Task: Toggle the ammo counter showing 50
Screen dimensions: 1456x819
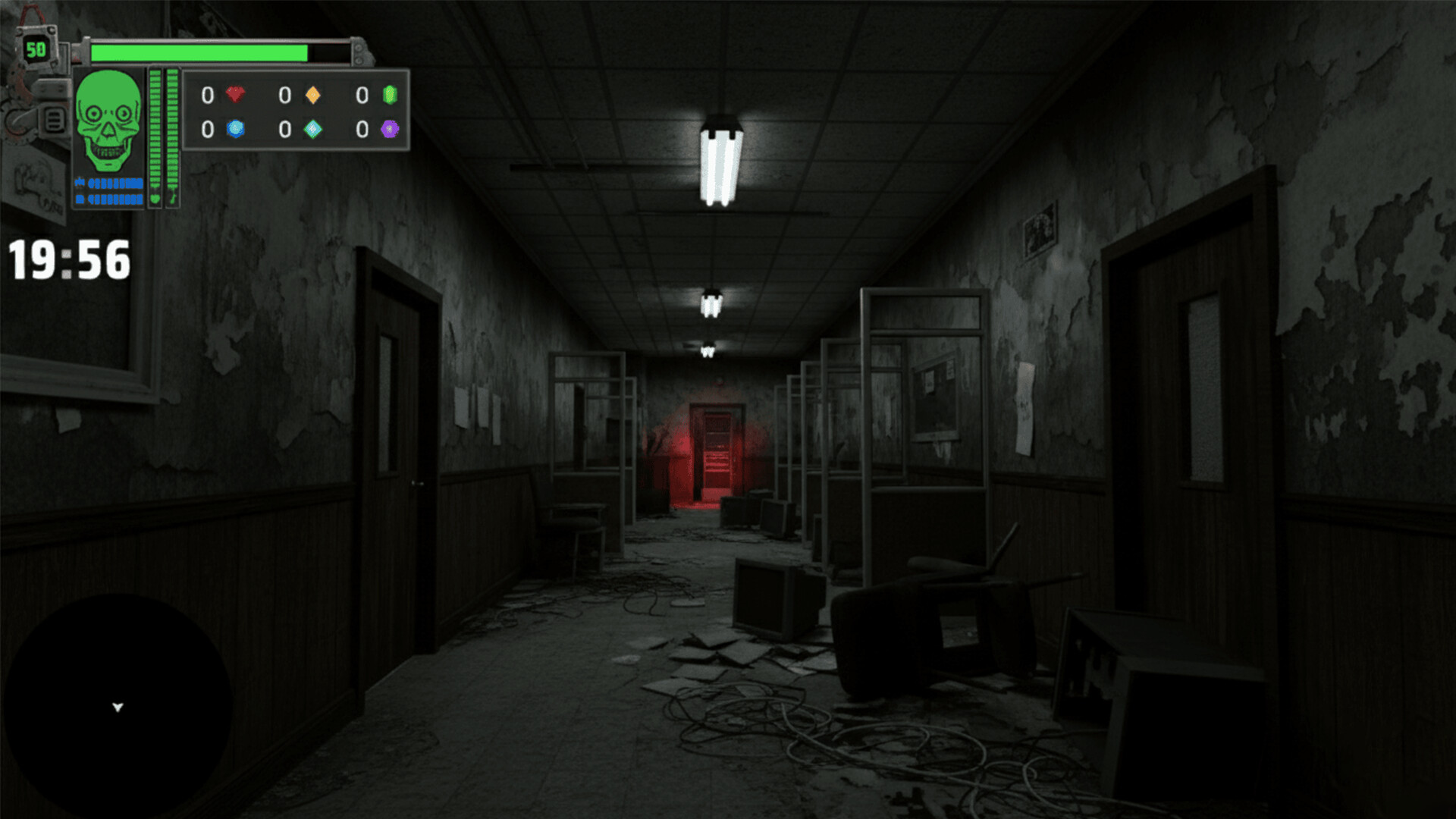Action: click(x=36, y=49)
